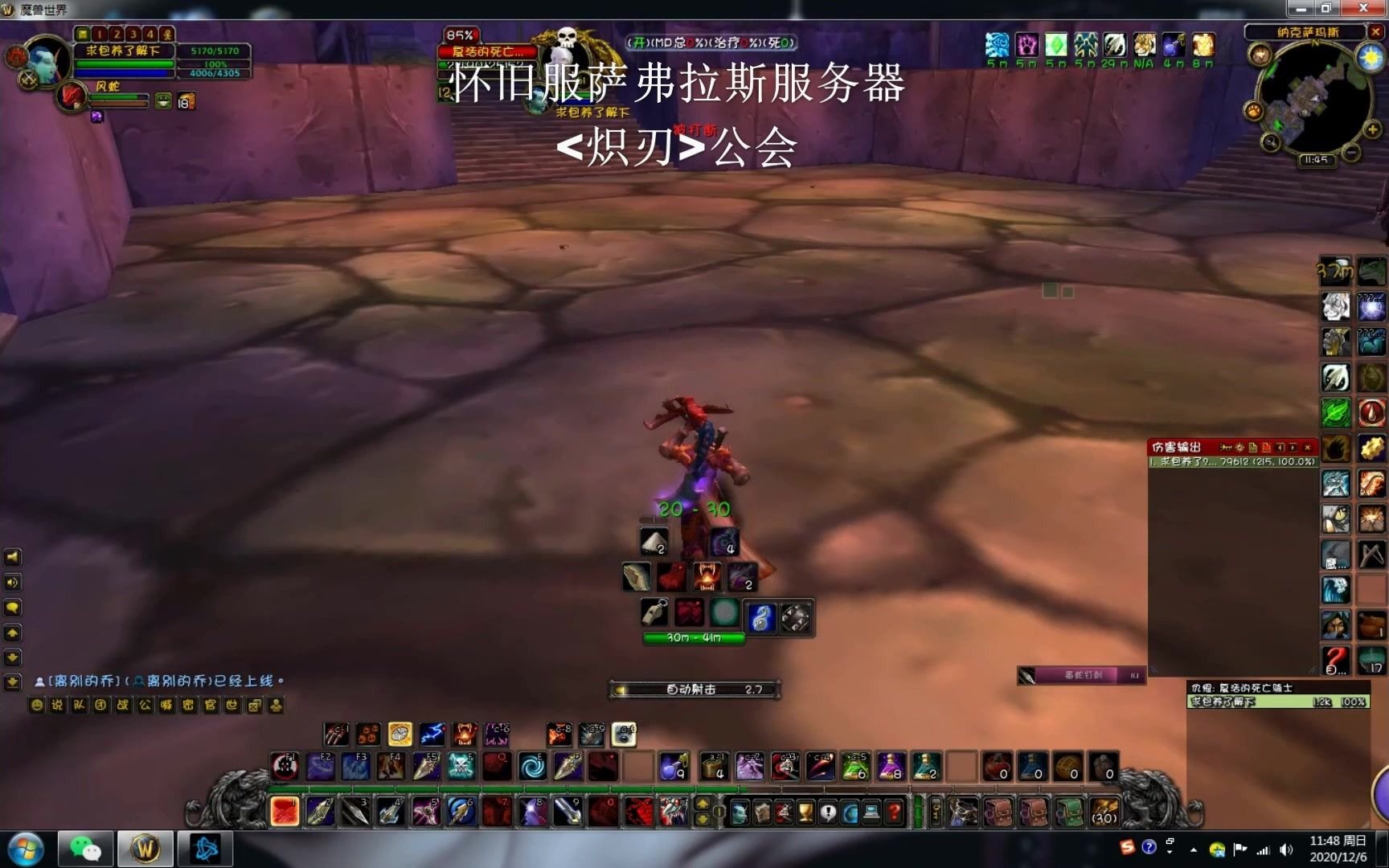Click the day-night sun indicator near the minimap
The height and width of the screenshot is (868, 1389).
coord(1369,57)
